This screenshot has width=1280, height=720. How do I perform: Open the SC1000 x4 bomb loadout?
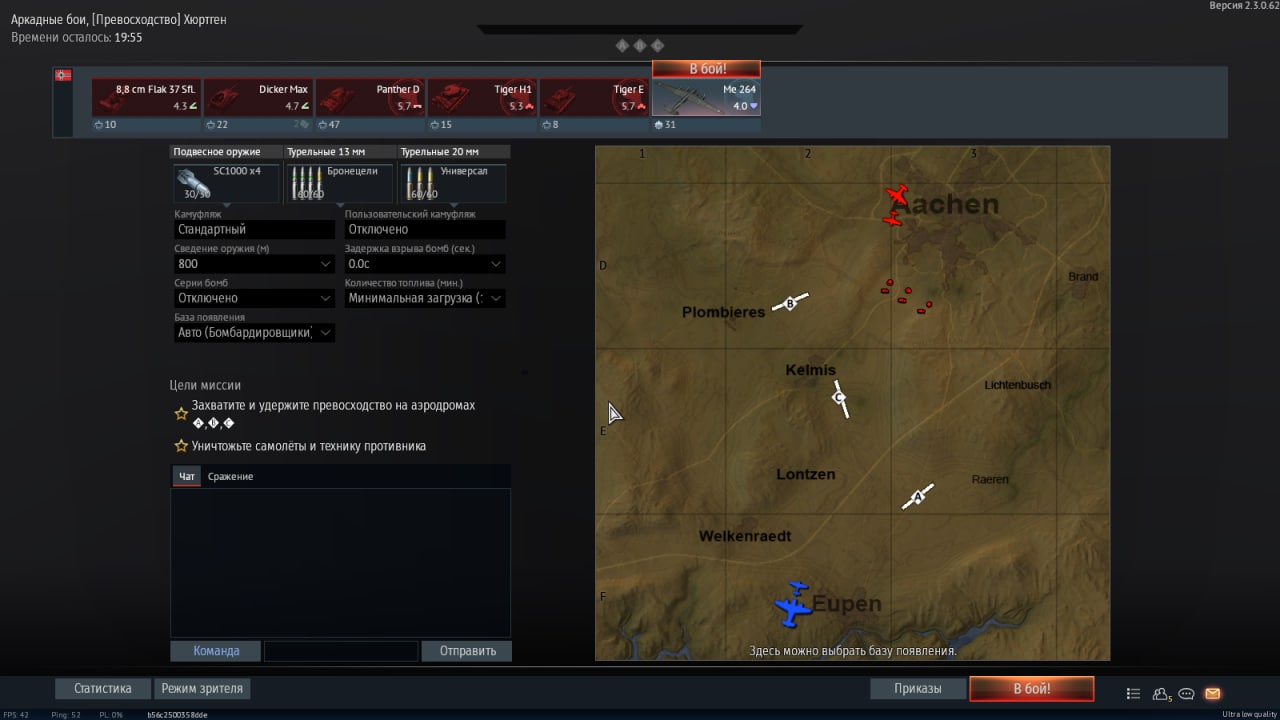point(226,183)
